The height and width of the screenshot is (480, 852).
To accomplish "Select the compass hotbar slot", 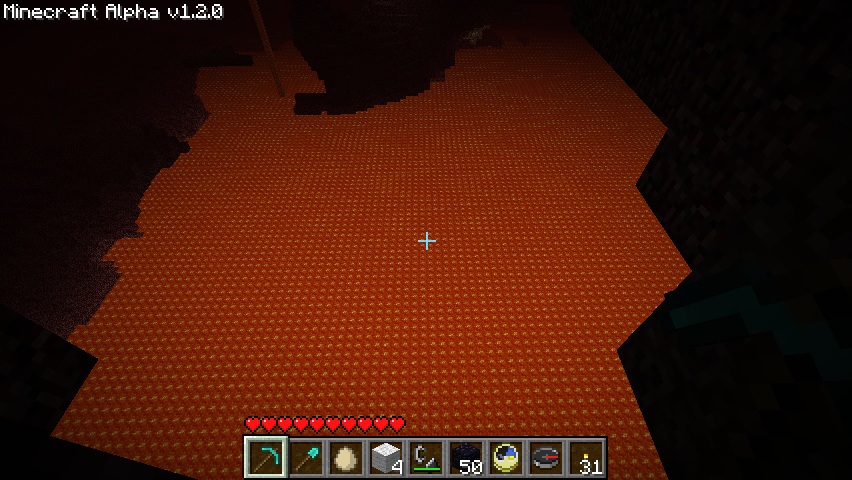I will tap(546, 458).
